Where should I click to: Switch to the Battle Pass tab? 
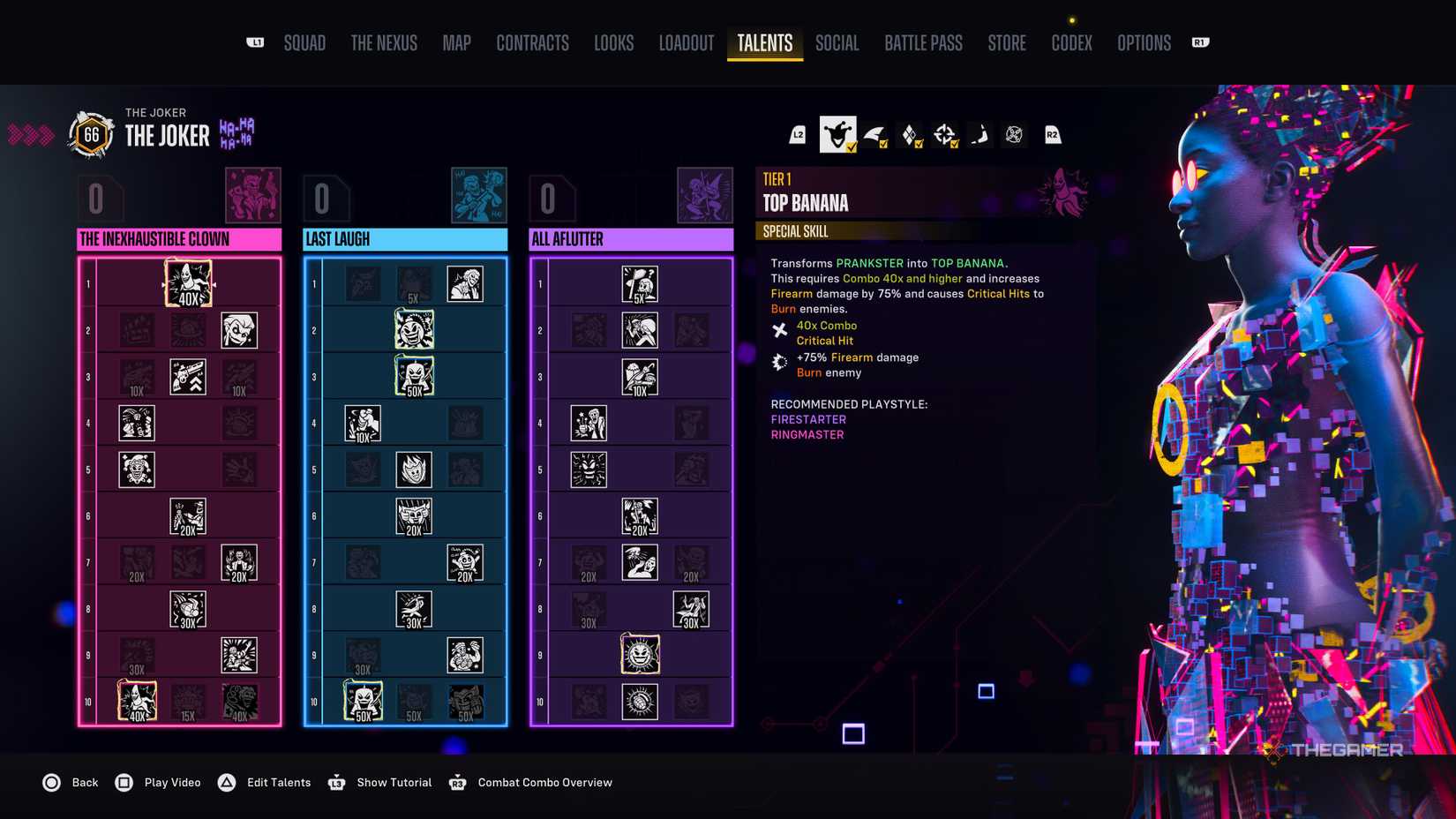(x=923, y=42)
